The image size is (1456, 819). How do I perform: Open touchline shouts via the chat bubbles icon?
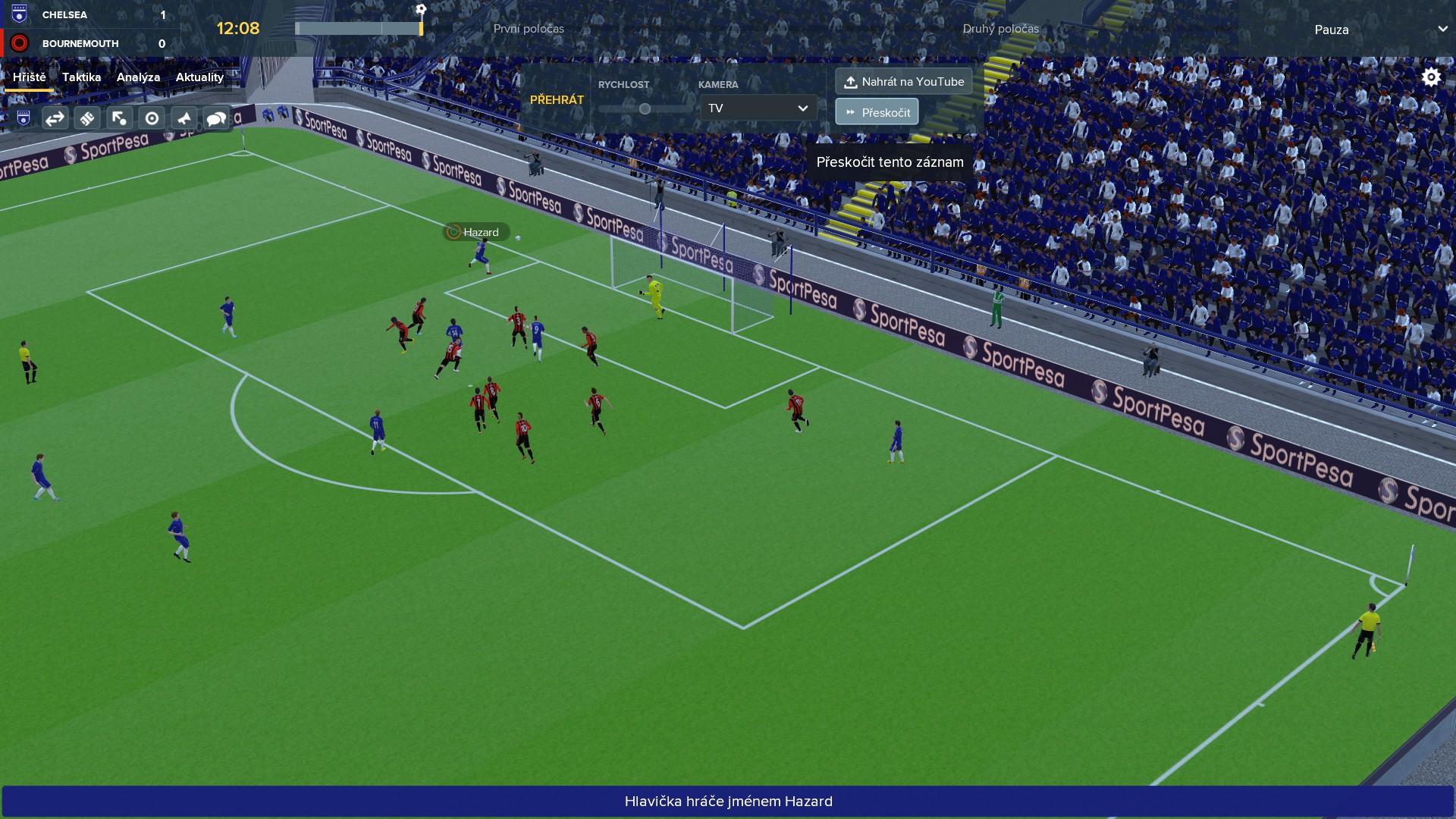(217, 118)
